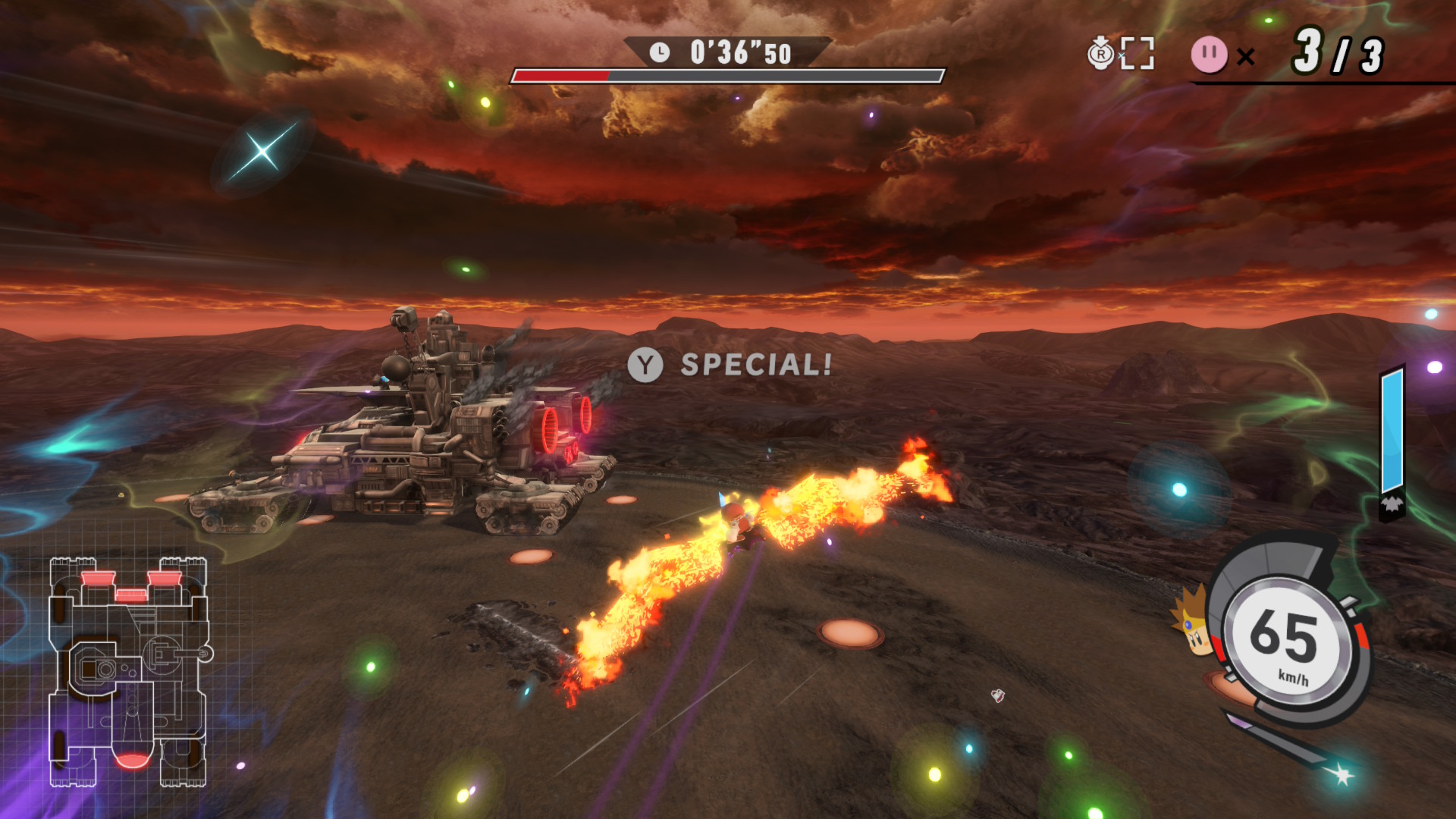The width and height of the screenshot is (1456, 819).
Task: Click the boss tank schematic diagram
Action: pyautogui.click(x=129, y=671)
